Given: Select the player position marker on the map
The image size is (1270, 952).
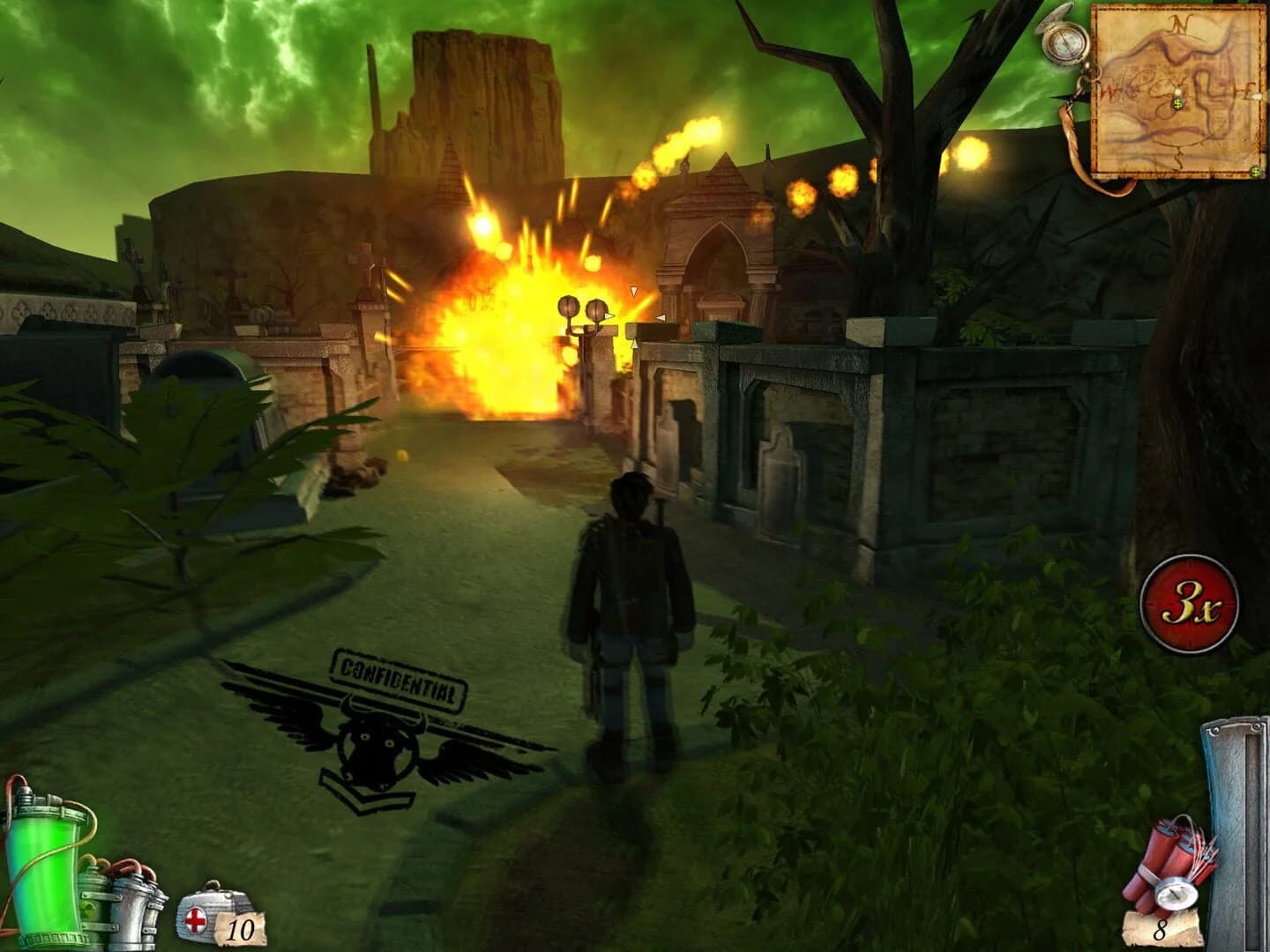Looking at the screenshot, I should click(1177, 92).
